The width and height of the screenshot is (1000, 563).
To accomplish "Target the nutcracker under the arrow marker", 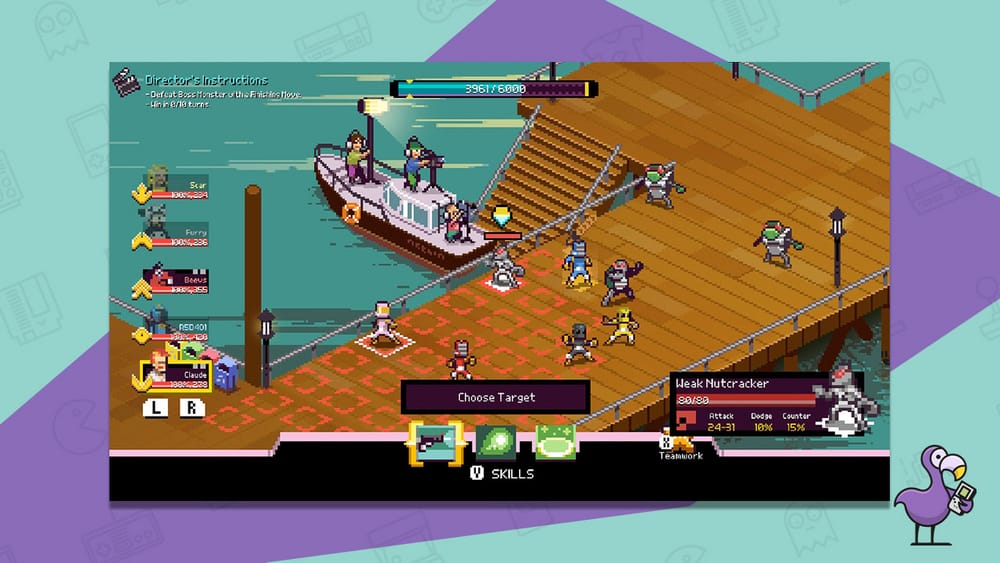I will (502, 265).
